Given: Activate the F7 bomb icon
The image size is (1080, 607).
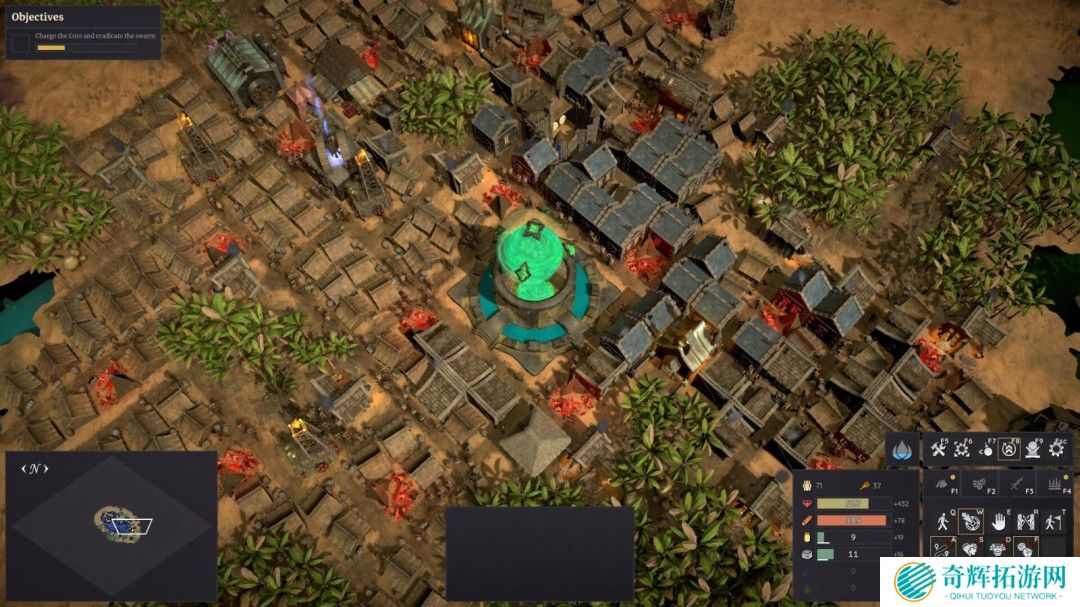Looking at the screenshot, I should click(987, 449).
